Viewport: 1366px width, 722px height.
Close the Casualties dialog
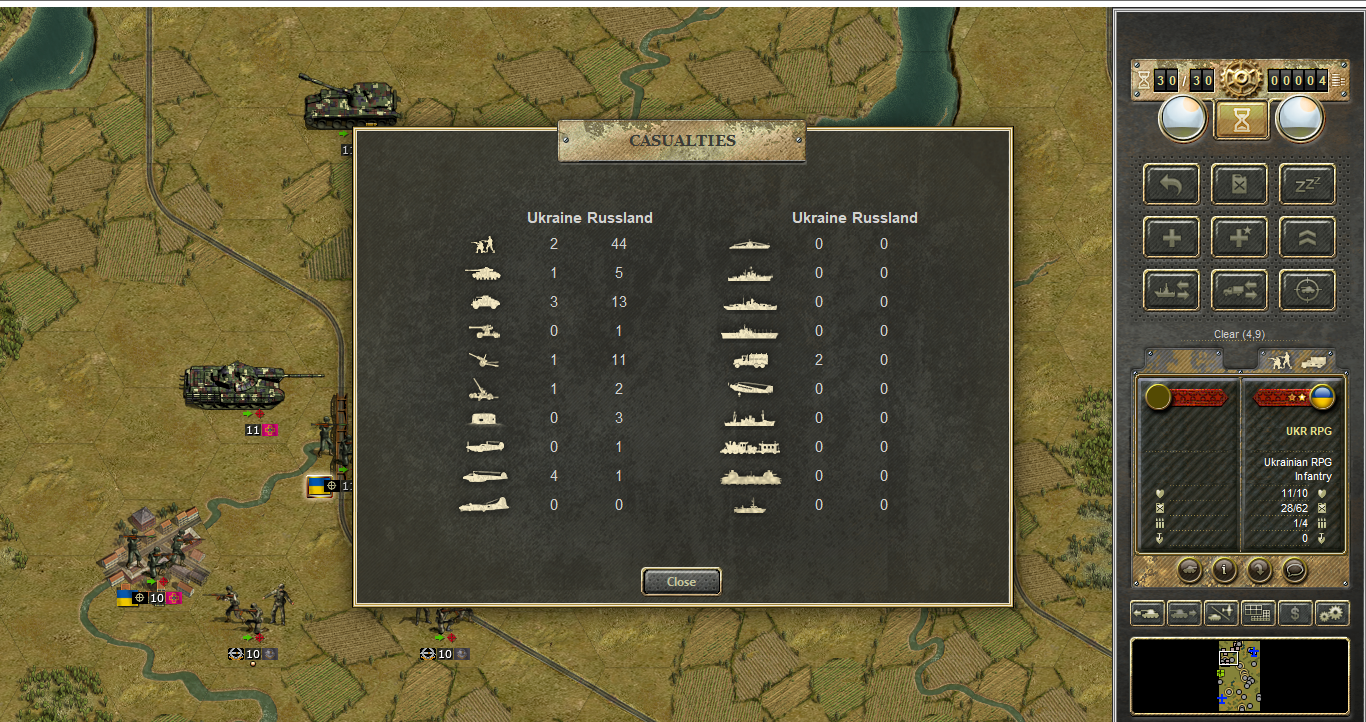point(681,582)
